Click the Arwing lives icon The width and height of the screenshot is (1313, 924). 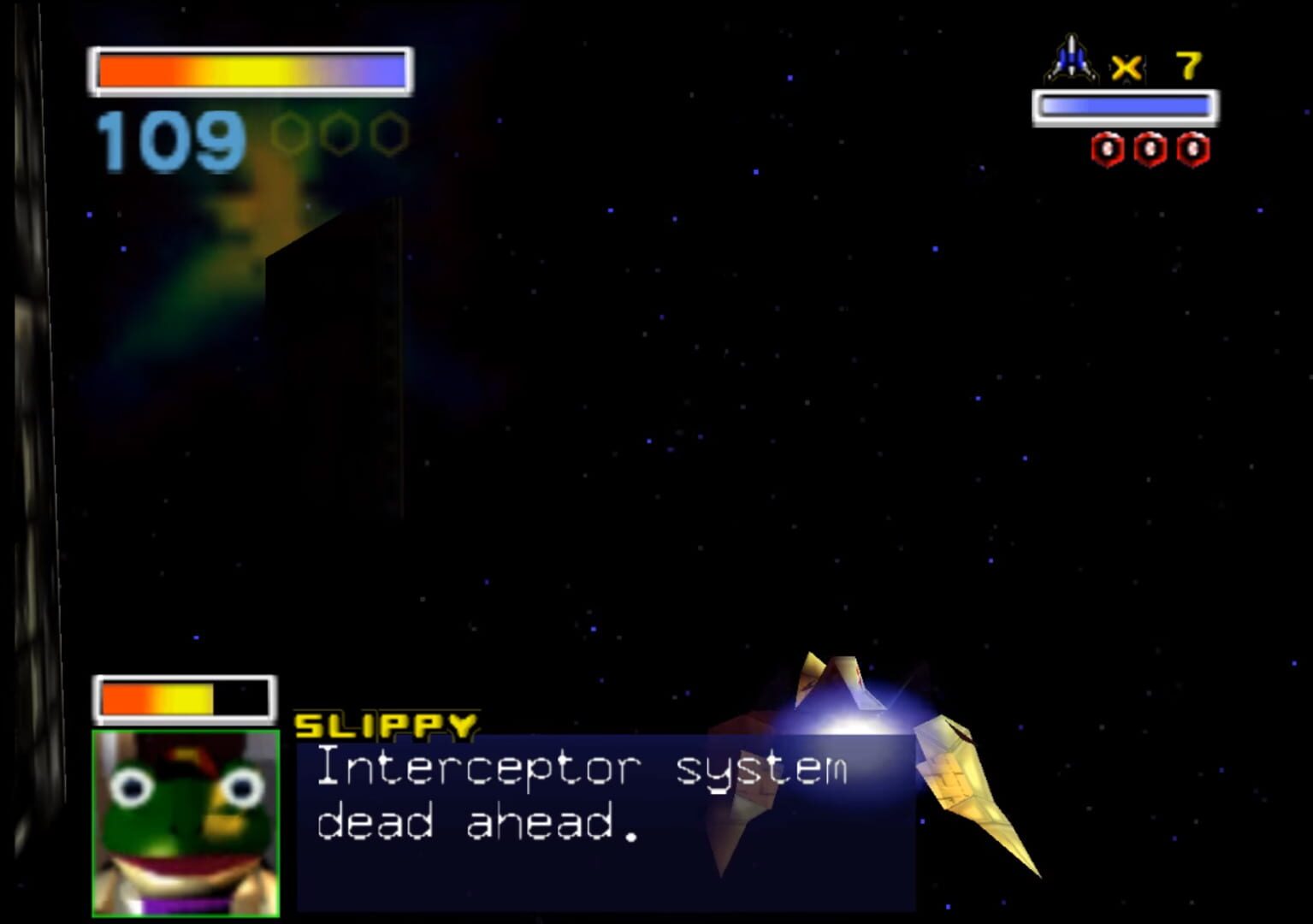click(x=1070, y=57)
